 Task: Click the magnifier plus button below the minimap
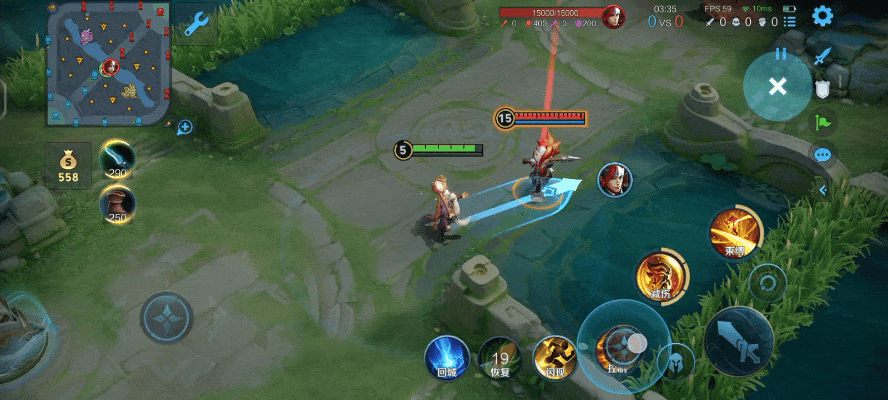[x=185, y=127]
